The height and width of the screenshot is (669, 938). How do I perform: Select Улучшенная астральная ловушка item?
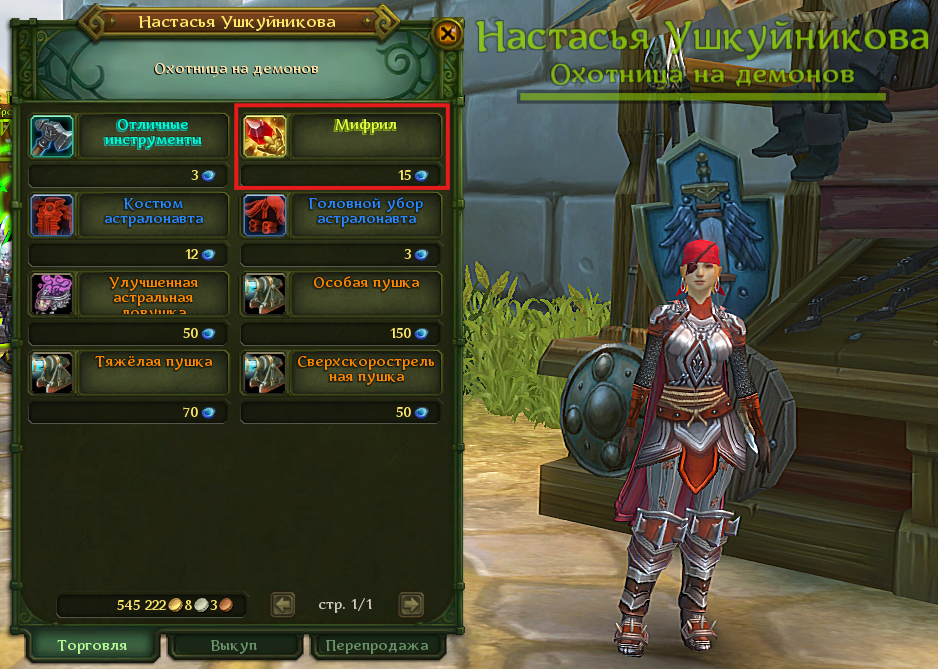coord(130,294)
